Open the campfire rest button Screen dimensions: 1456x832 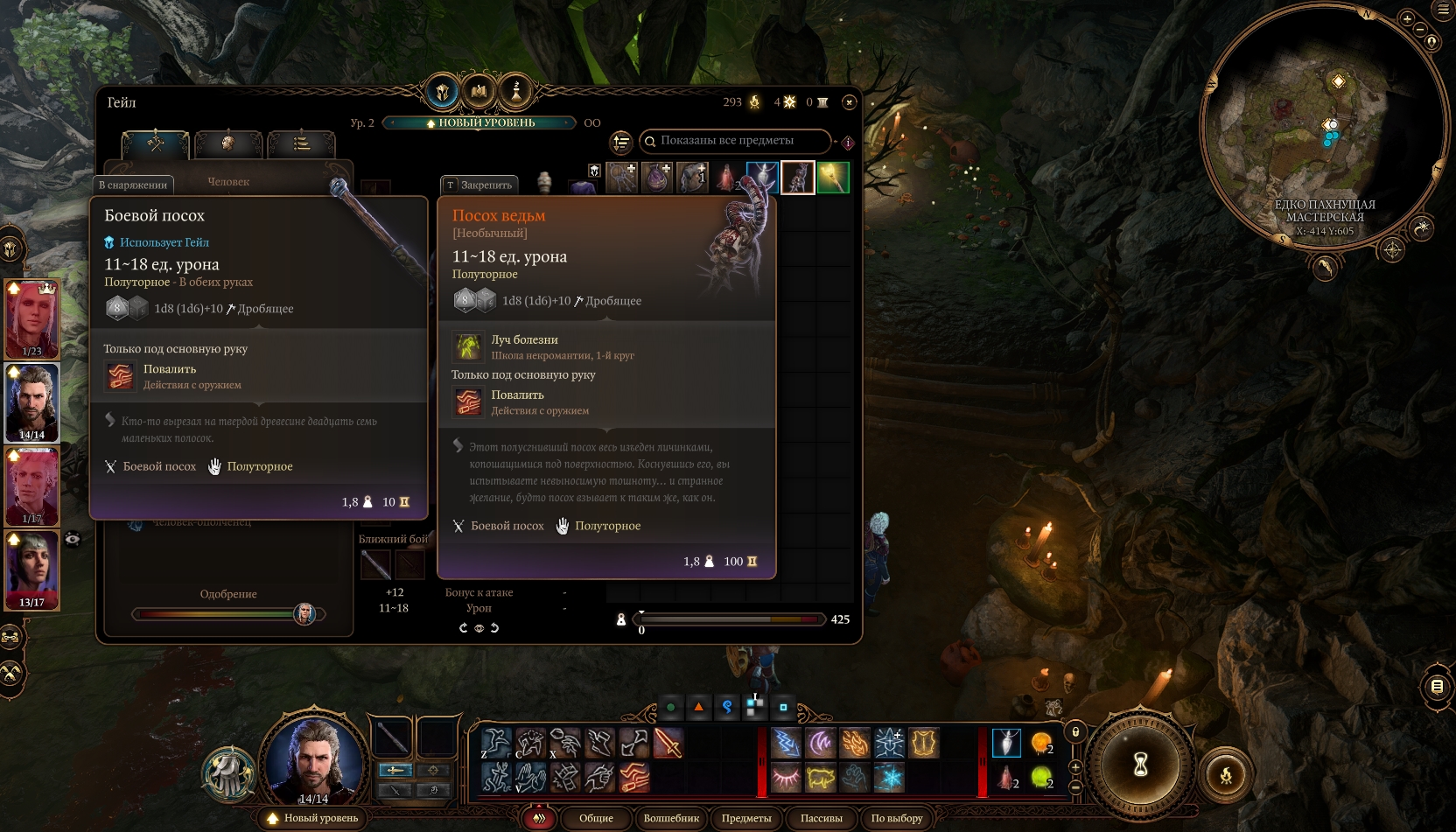1226,773
